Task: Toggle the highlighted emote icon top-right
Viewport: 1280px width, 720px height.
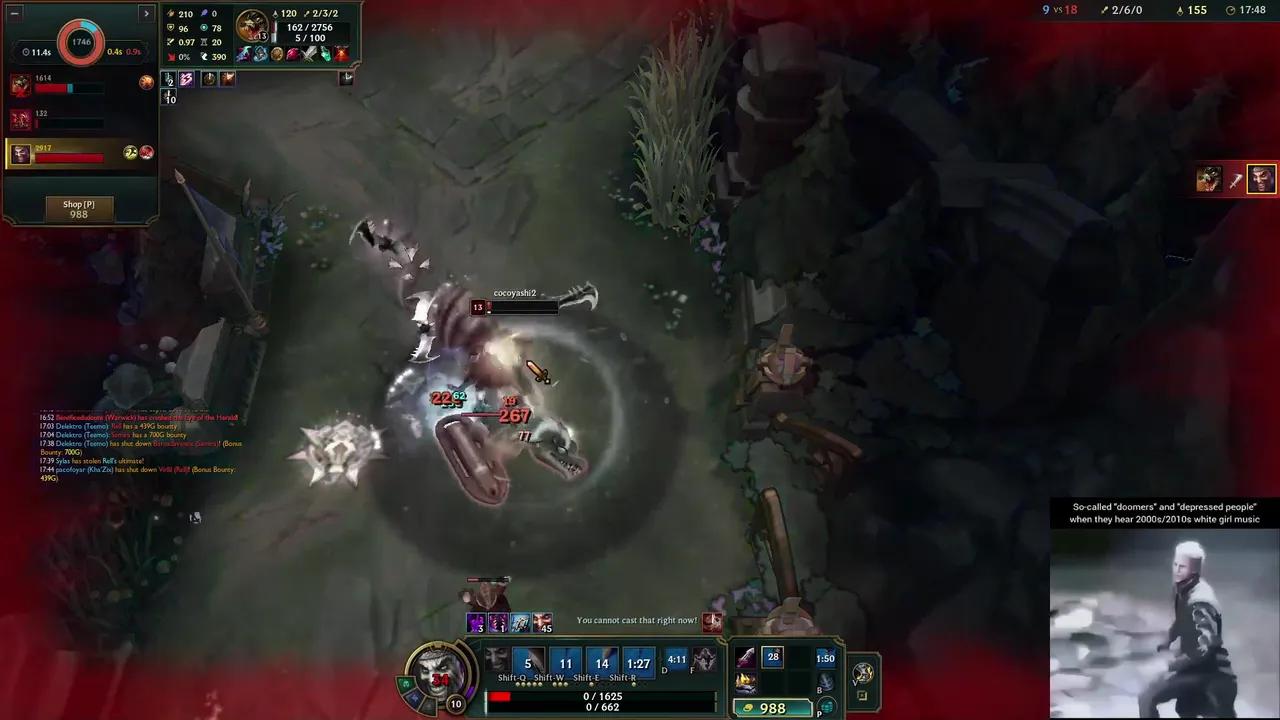Action: 1261,179
